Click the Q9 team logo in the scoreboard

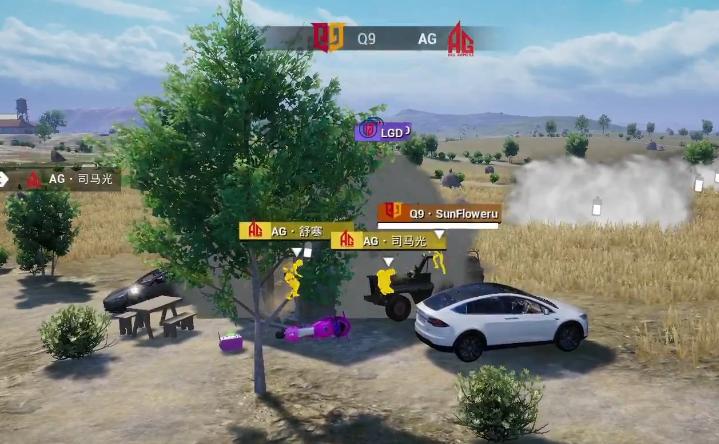(x=327, y=38)
